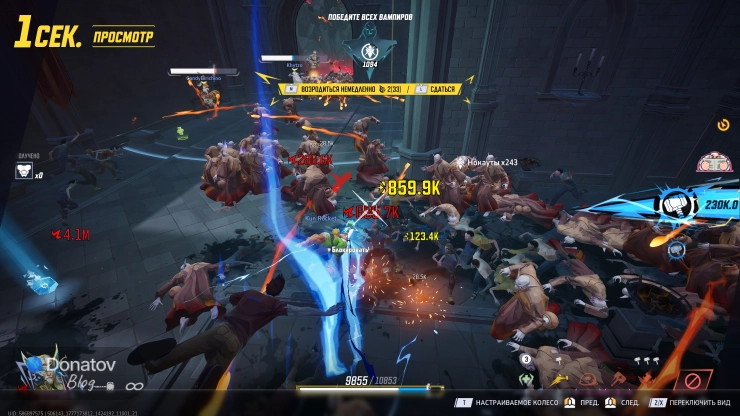Click the bear-face healed counter icon
The height and width of the screenshot is (416, 740).
click(24, 172)
